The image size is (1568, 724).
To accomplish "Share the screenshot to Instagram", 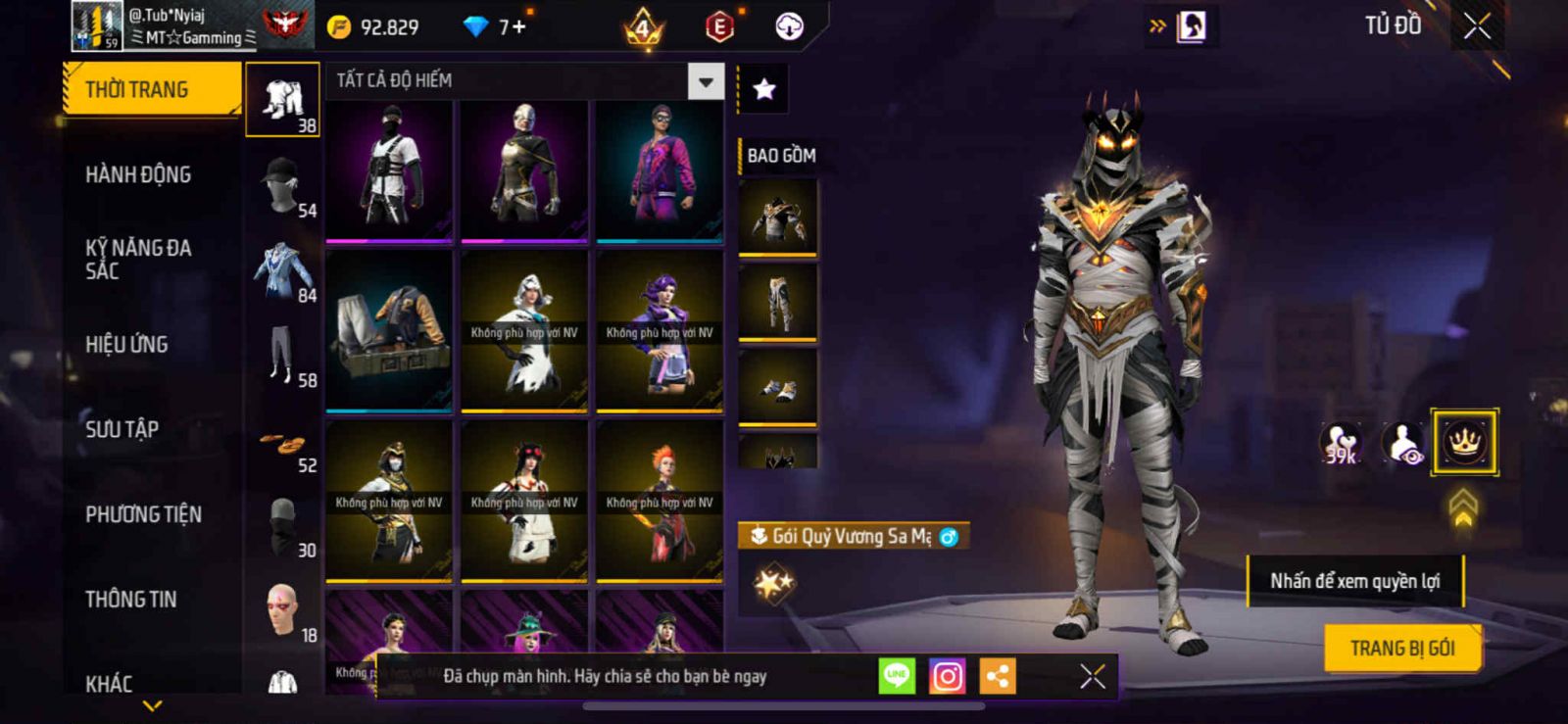I will click(947, 676).
